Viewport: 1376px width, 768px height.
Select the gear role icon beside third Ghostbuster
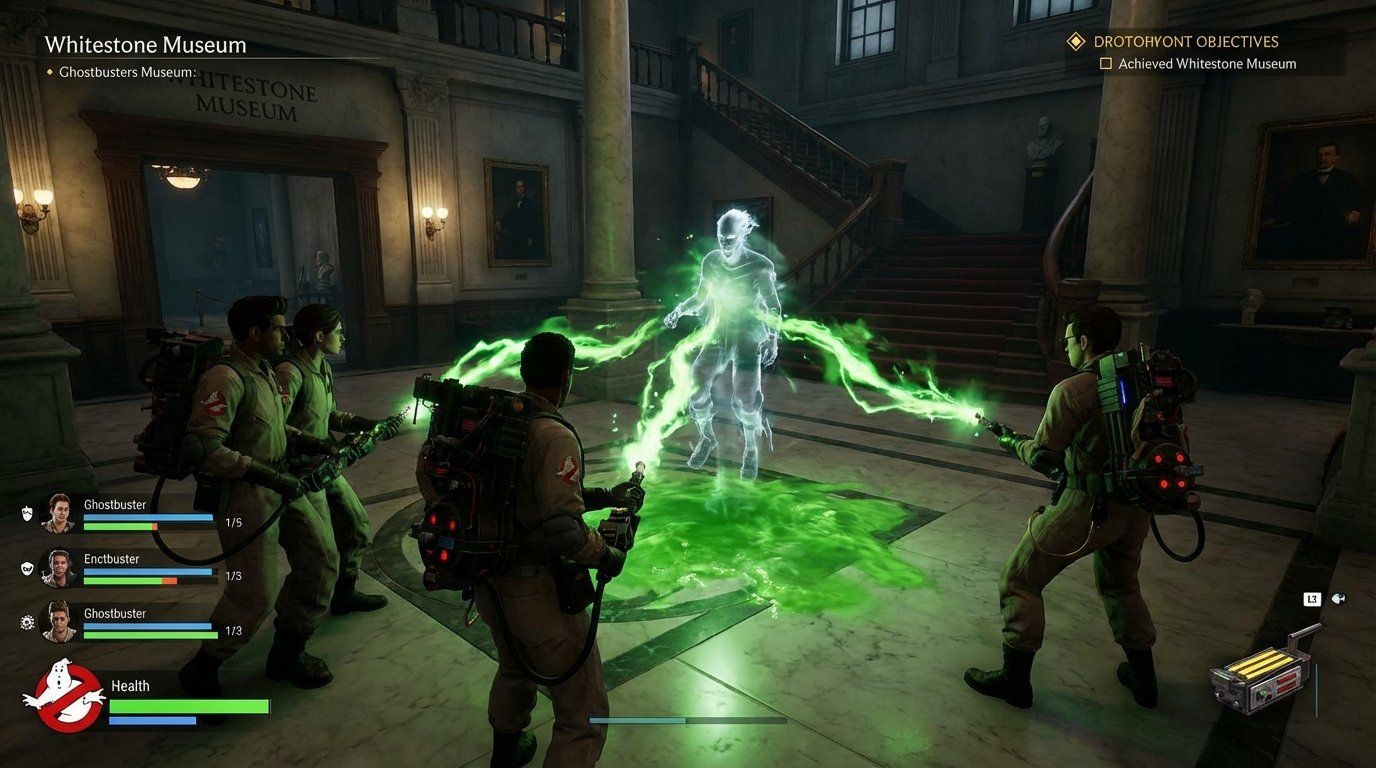point(26,622)
